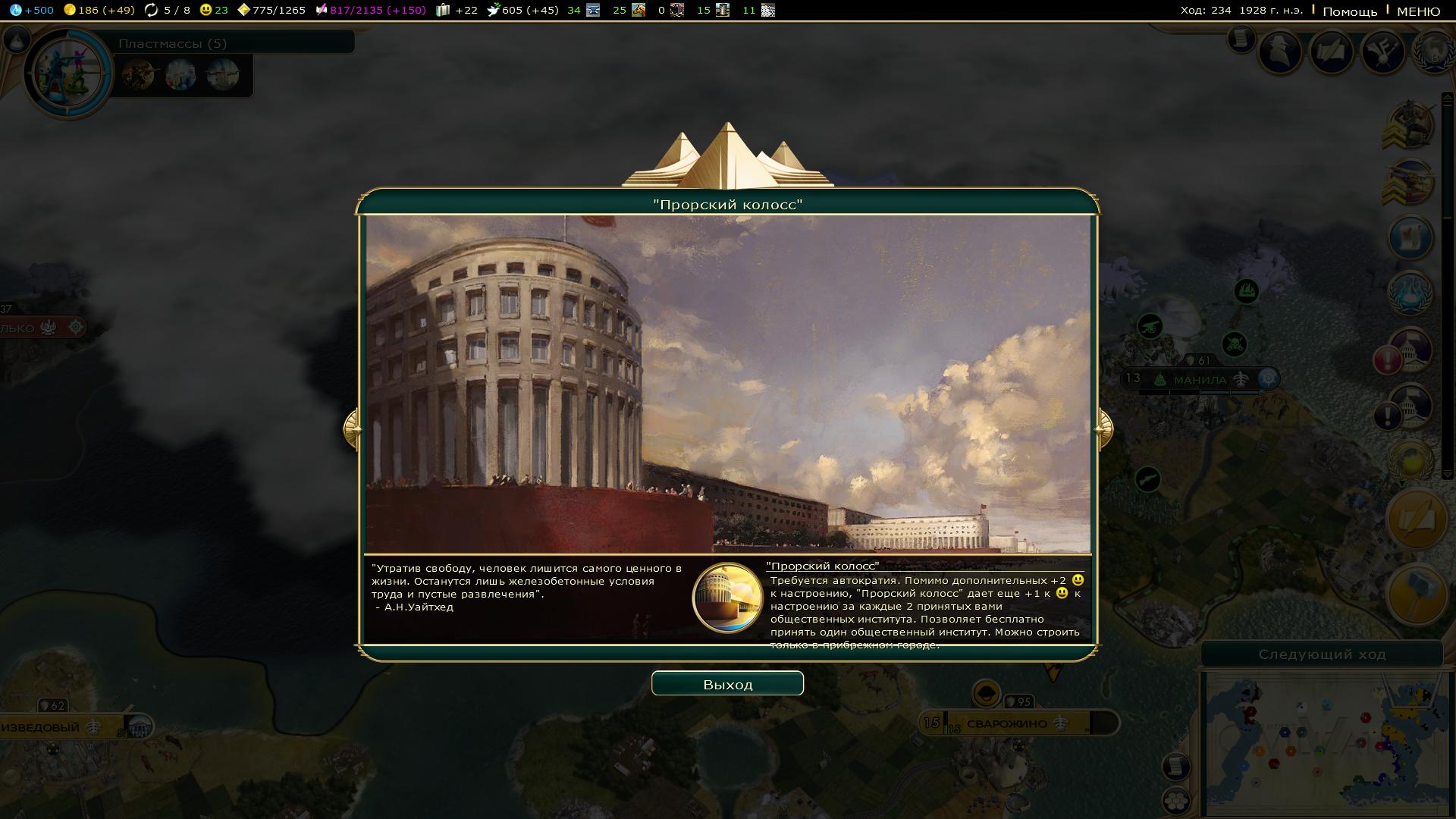Open the social policies scroll-and-quill icon
1456x819 pixels.
click(1332, 52)
